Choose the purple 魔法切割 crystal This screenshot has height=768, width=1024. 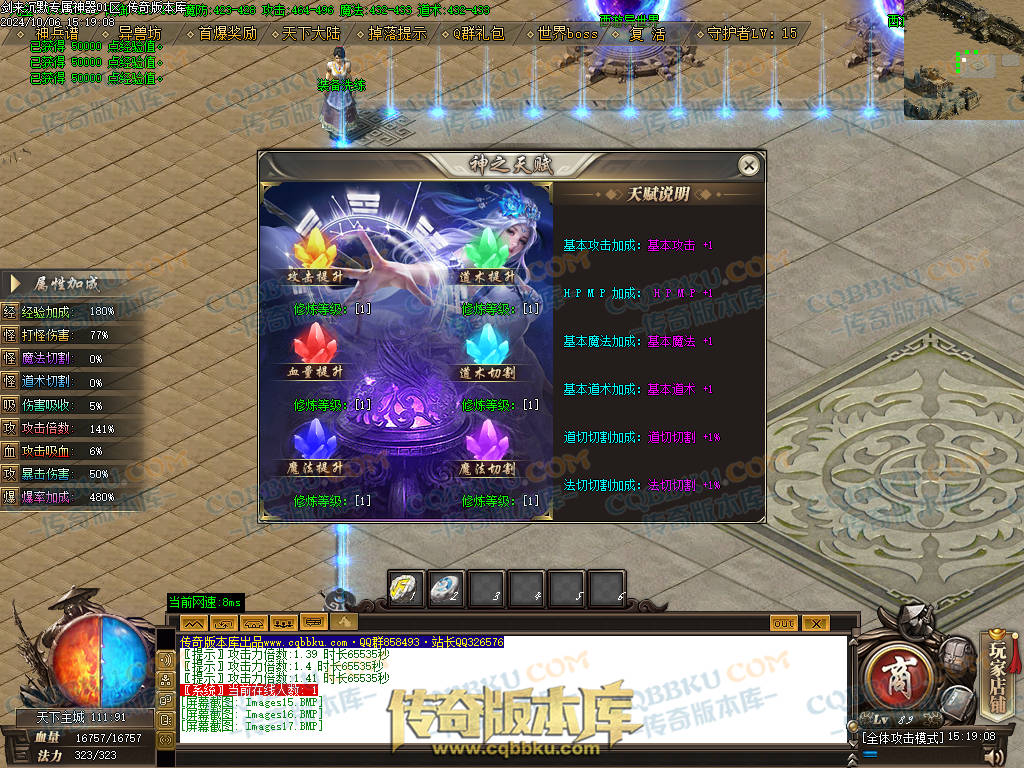(488, 440)
